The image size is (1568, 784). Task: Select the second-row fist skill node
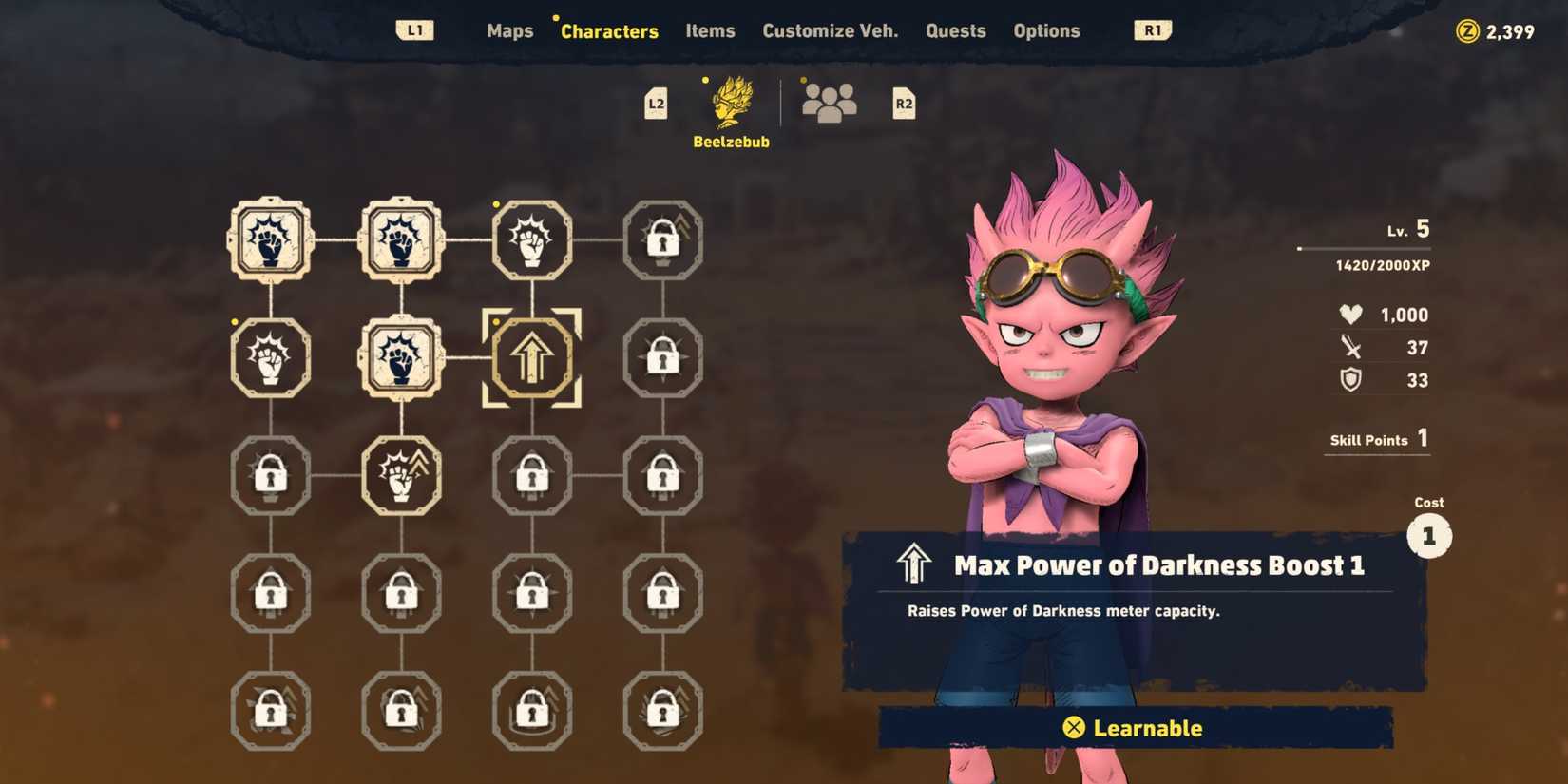(269, 358)
